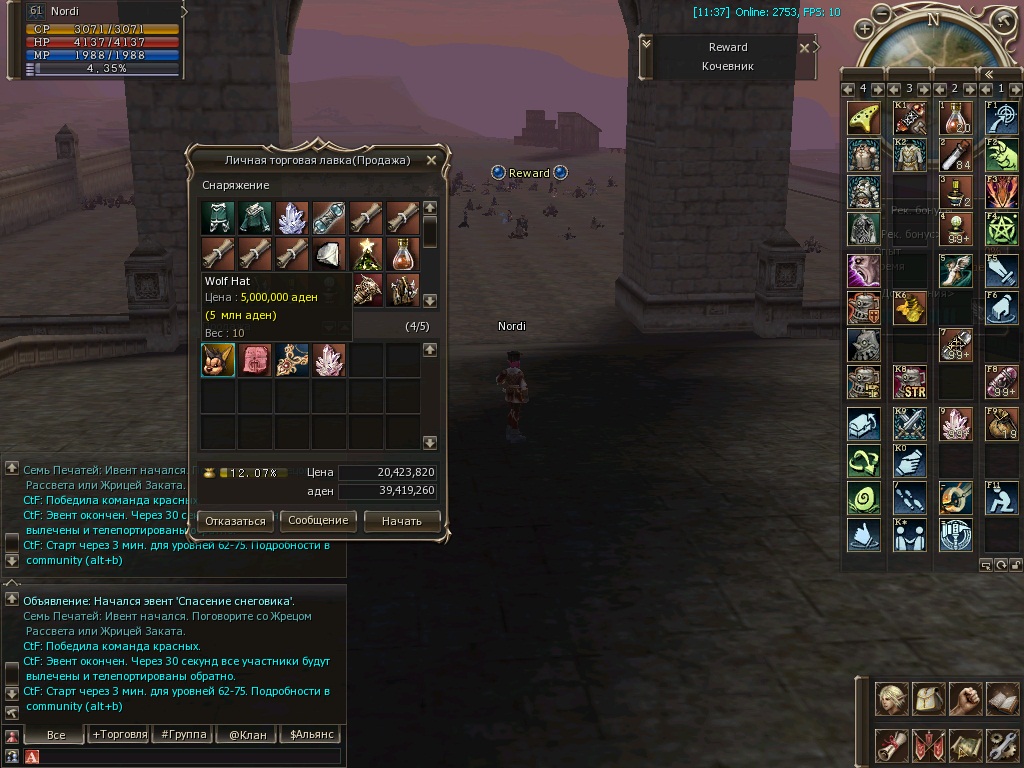Click the Начать button to start selling

pos(401,521)
